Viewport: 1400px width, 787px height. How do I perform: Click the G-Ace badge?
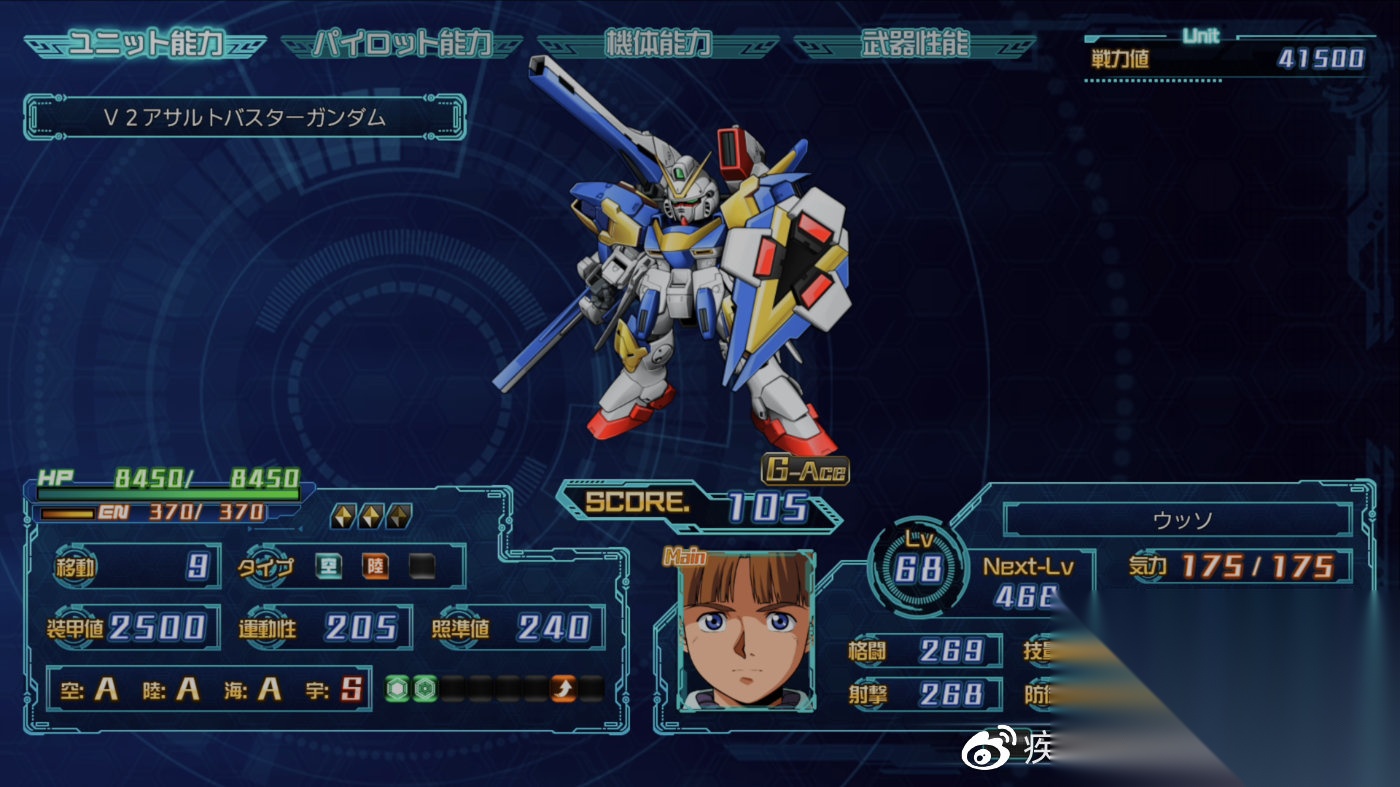[805, 470]
